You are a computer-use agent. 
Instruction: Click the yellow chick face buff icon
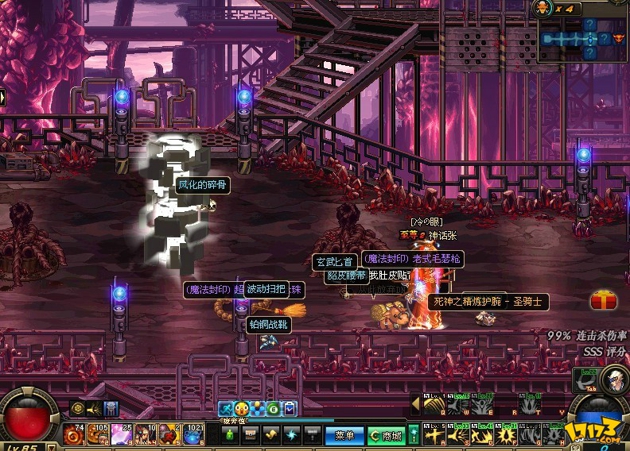[x=242, y=409]
